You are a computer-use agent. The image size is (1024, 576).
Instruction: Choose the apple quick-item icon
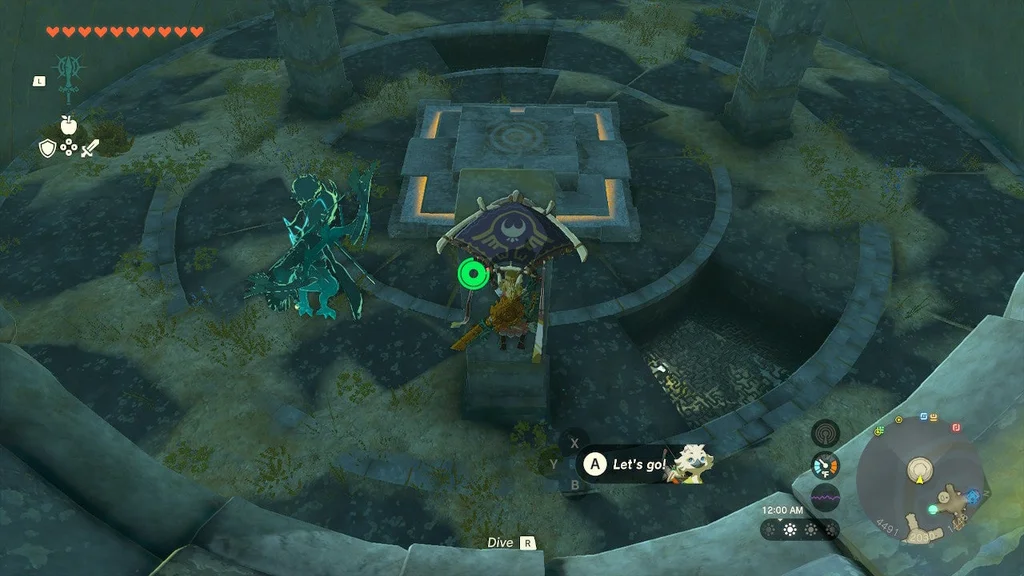click(69, 125)
